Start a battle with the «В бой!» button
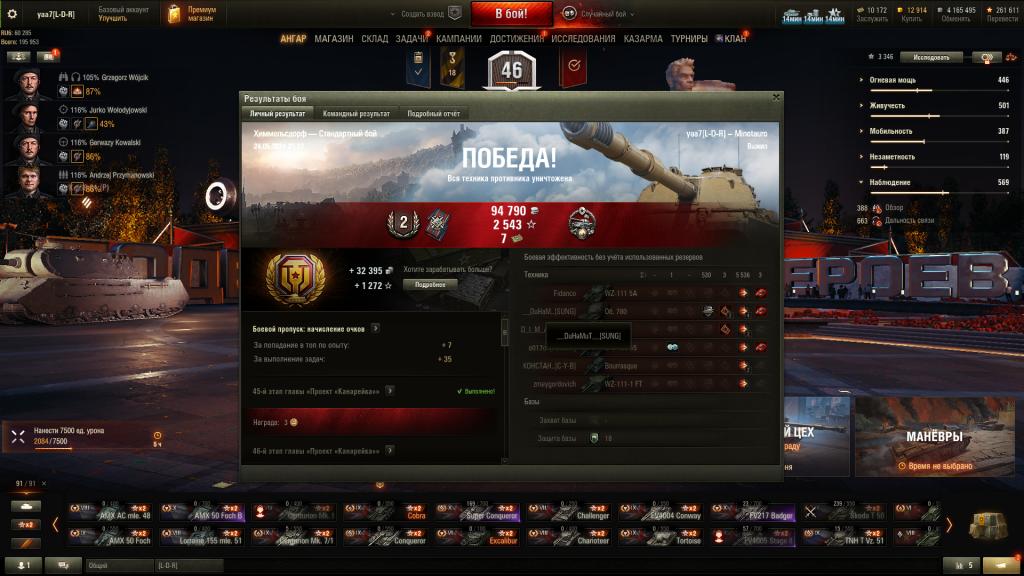Image resolution: width=1024 pixels, height=576 pixels. (511, 13)
